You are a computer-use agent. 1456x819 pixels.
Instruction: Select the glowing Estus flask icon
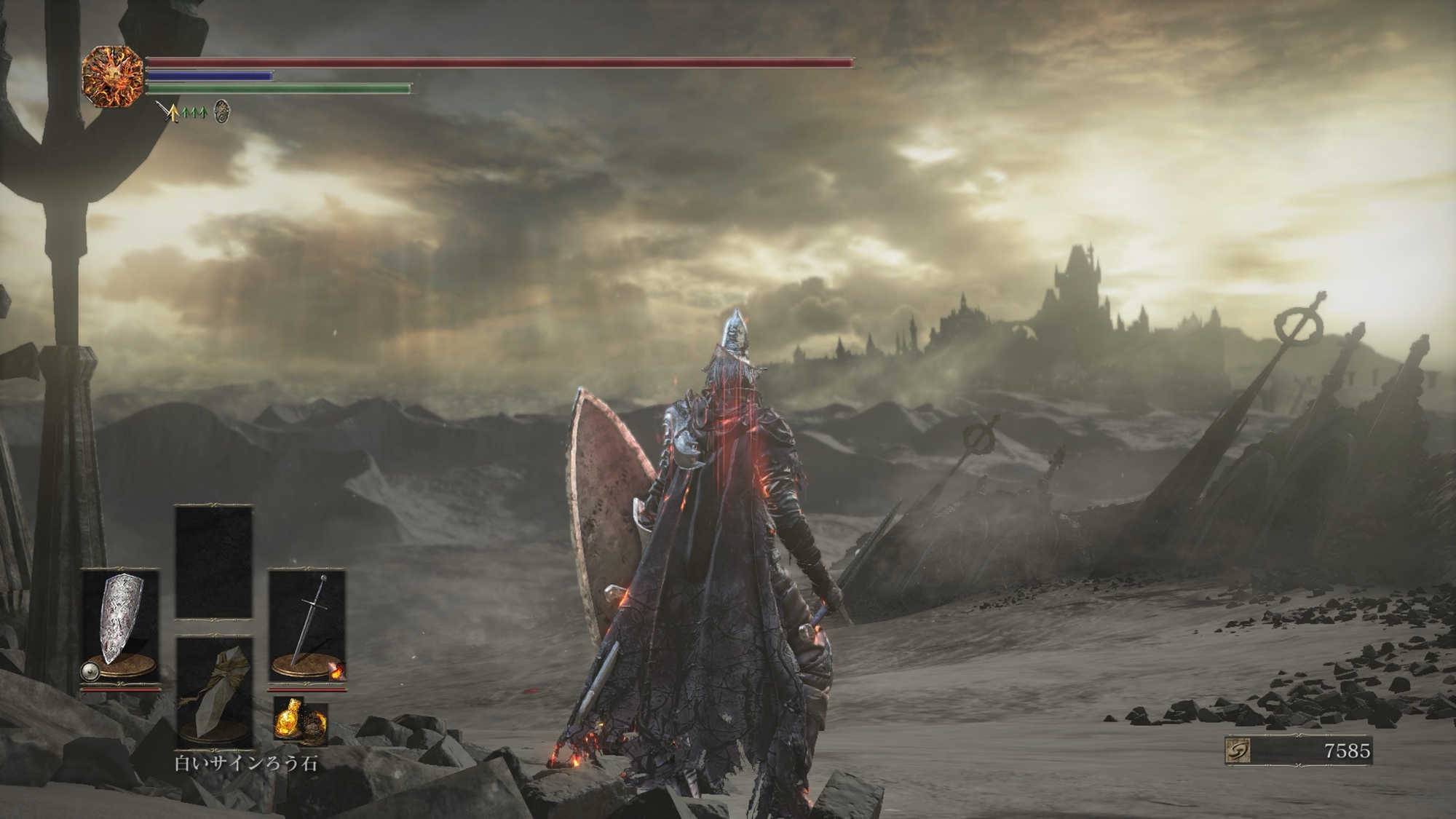tap(290, 721)
